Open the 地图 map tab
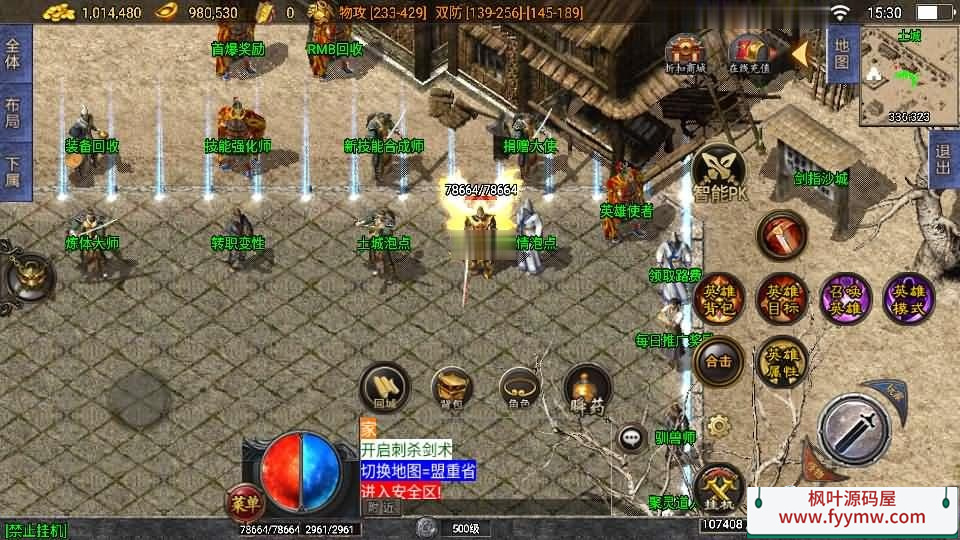 (x=841, y=55)
